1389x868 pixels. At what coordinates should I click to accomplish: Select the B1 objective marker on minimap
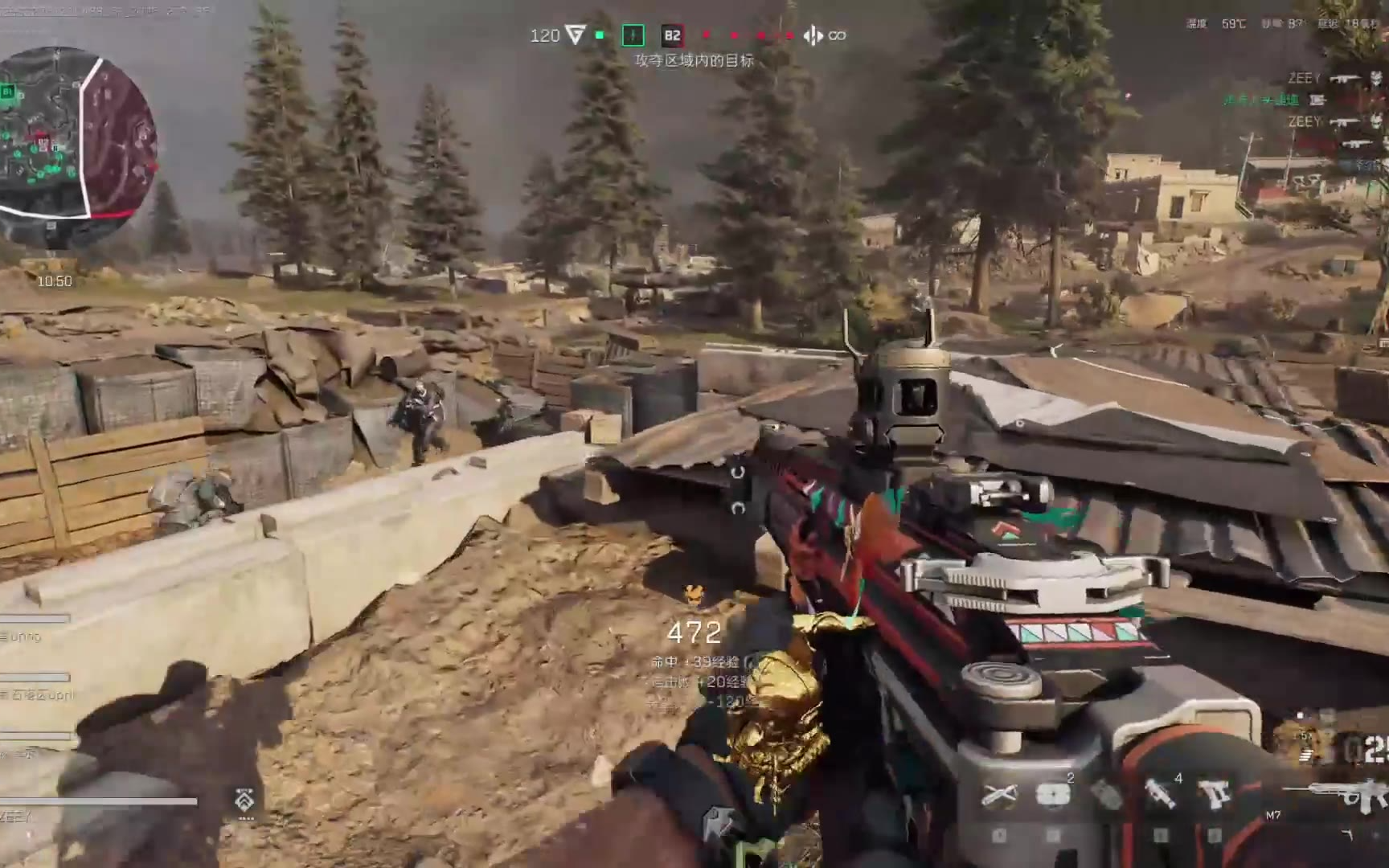point(8,92)
